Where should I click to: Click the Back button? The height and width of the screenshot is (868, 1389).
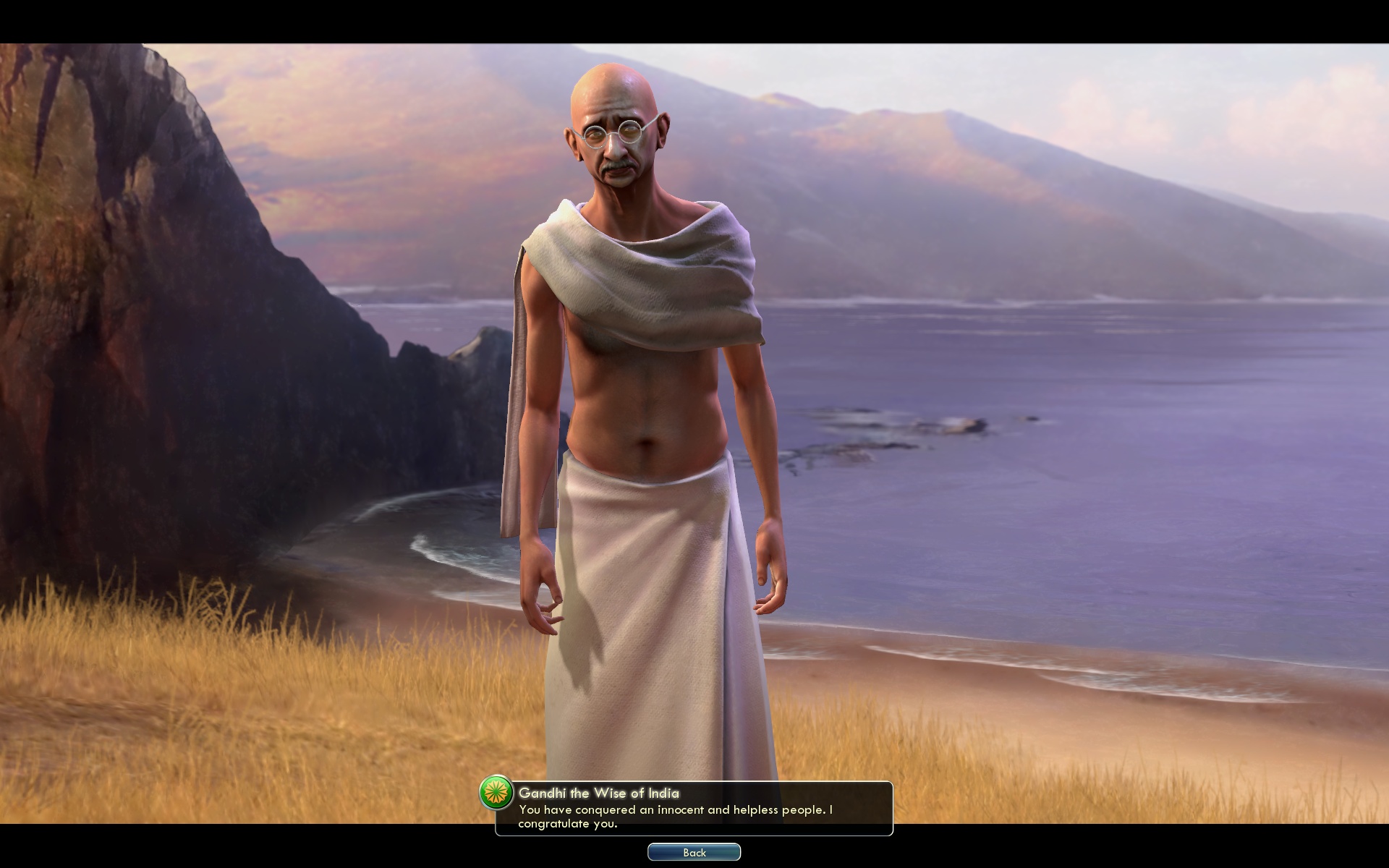tap(694, 851)
